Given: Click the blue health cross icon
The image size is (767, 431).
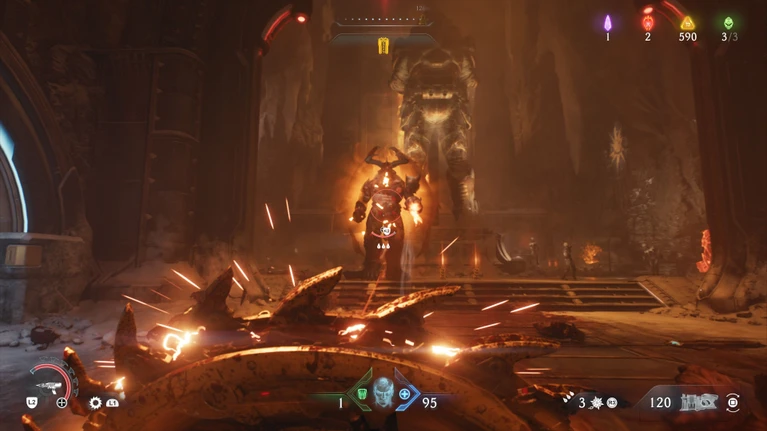Looking at the screenshot, I should [405, 394].
